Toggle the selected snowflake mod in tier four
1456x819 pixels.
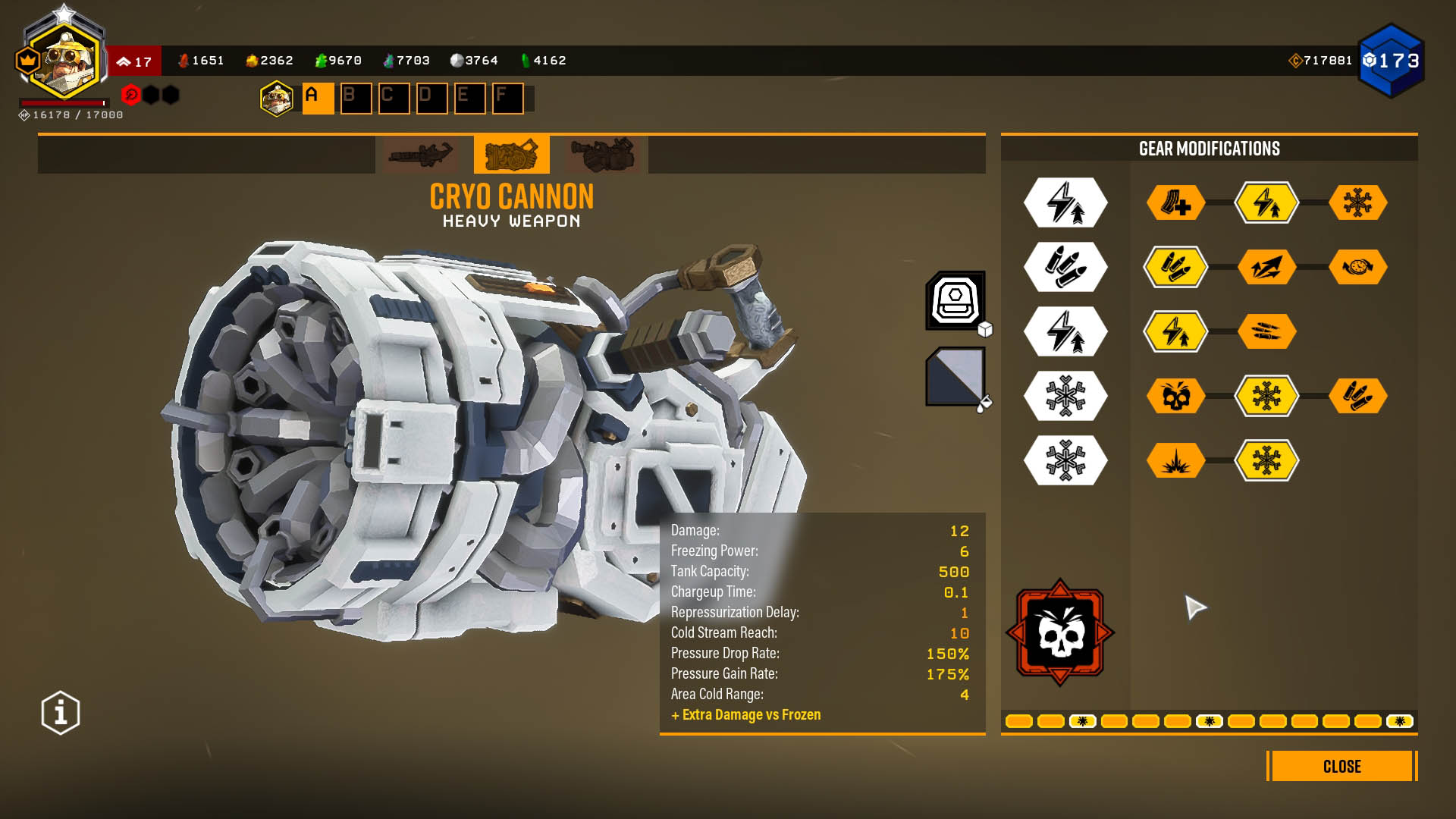coord(1267,396)
